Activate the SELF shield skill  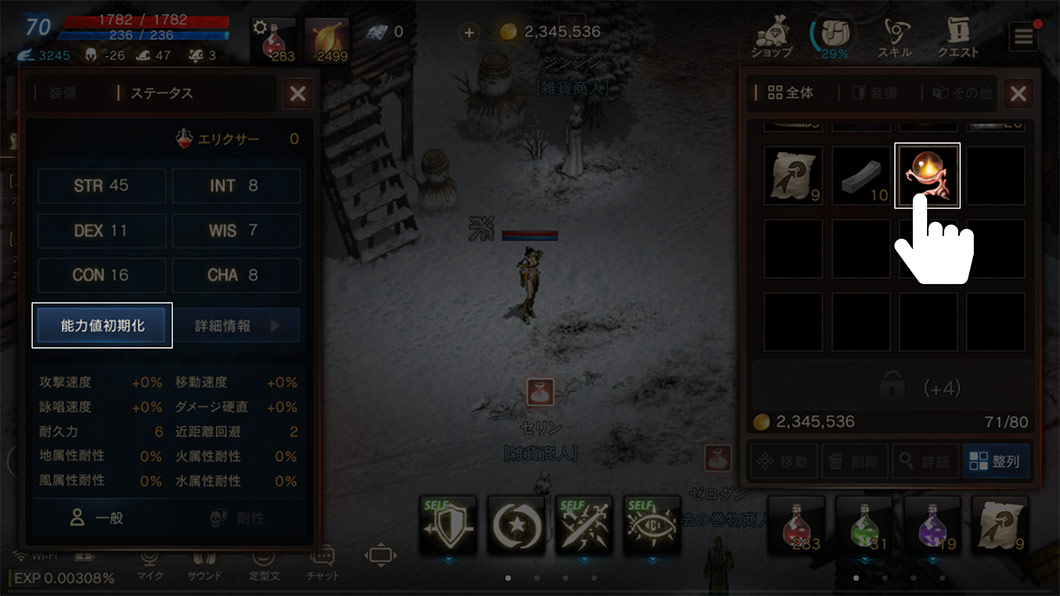coord(448,523)
